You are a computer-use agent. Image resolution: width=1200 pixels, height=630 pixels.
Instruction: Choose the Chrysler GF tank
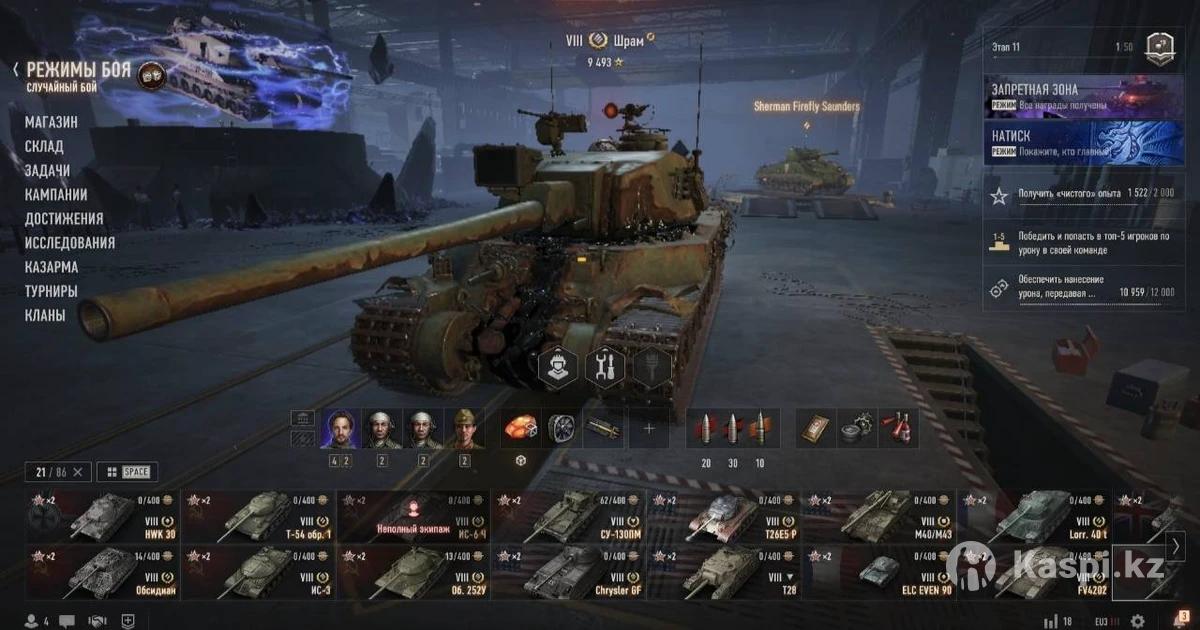568,572
